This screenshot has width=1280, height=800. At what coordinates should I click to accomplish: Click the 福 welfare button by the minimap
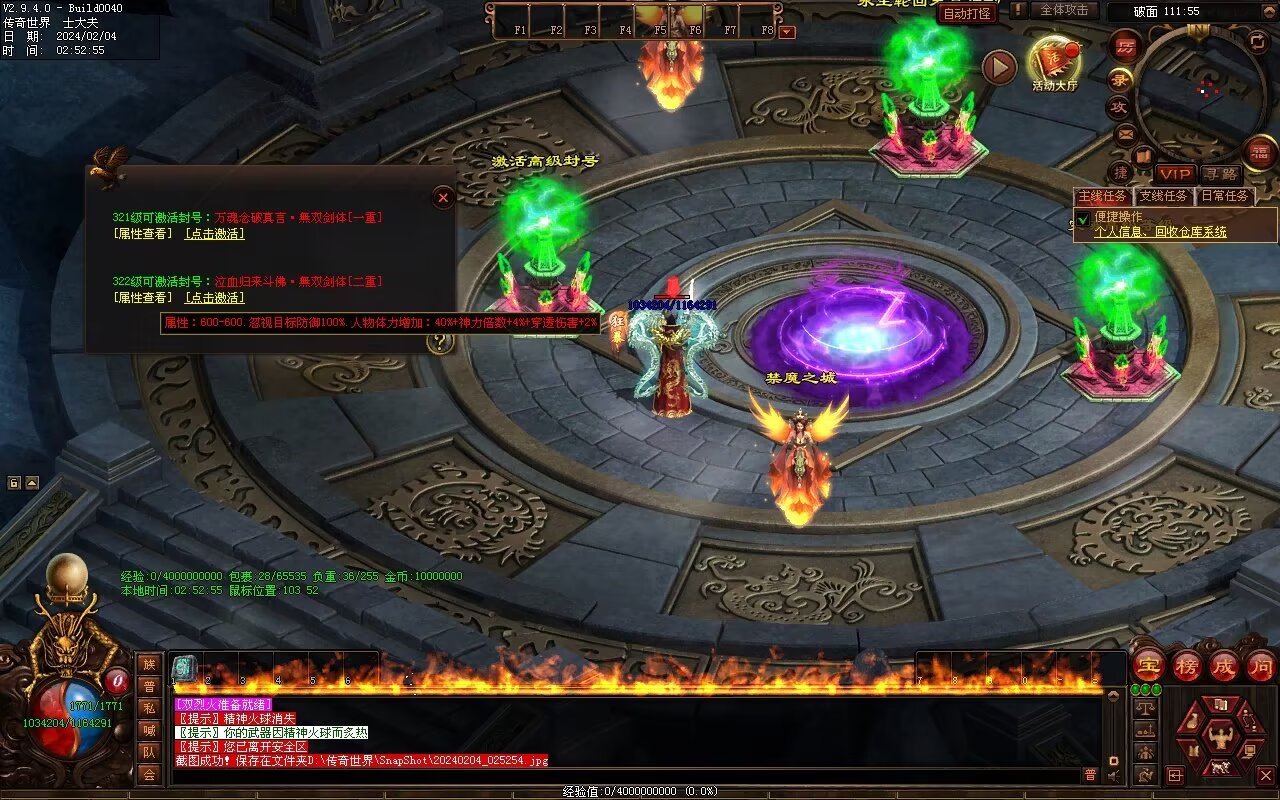pyautogui.click(x=1259, y=153)
